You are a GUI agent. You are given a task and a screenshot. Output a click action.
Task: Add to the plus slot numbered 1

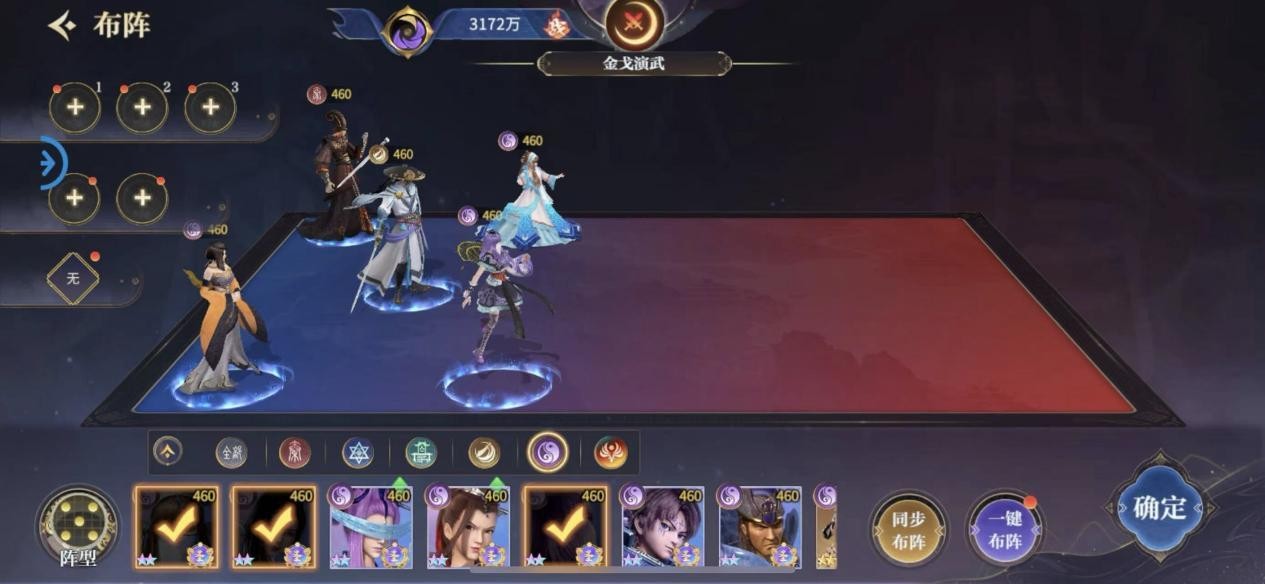pyautogui.click(x=75, y=108)
